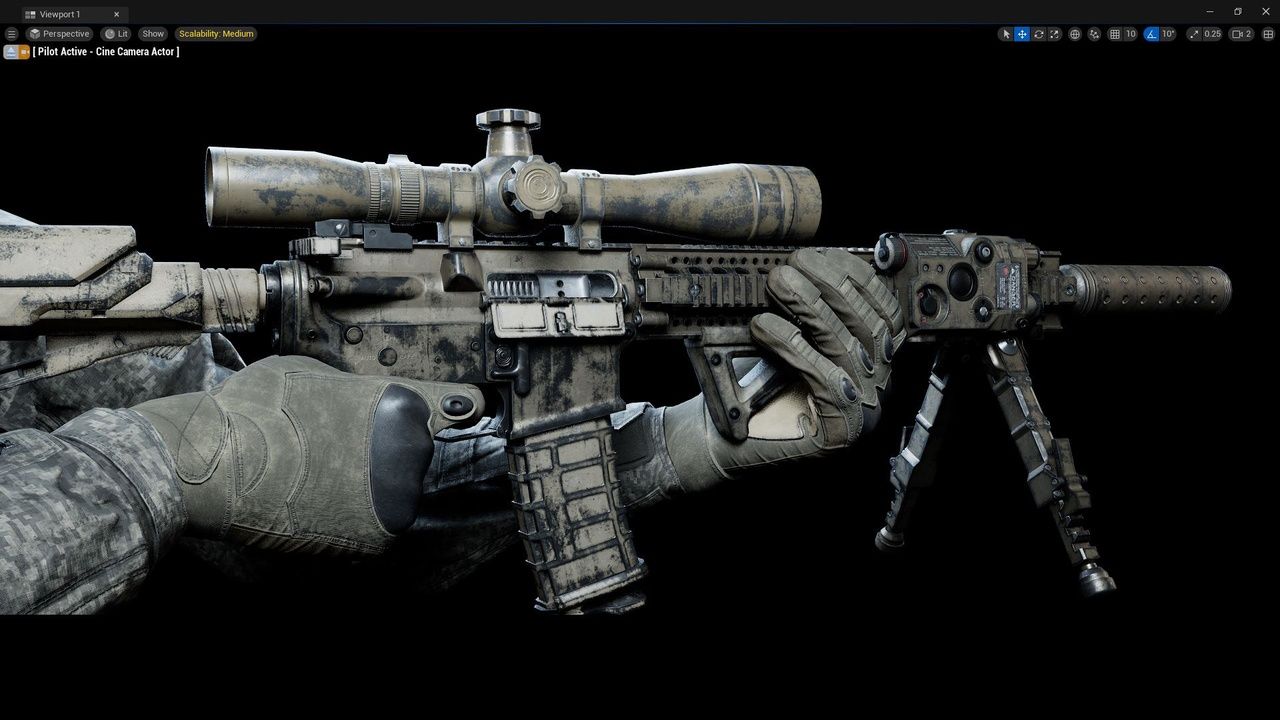Activate the select mode arrow tool
This screenshot has height=720, width=1280.
point(1006,34)
